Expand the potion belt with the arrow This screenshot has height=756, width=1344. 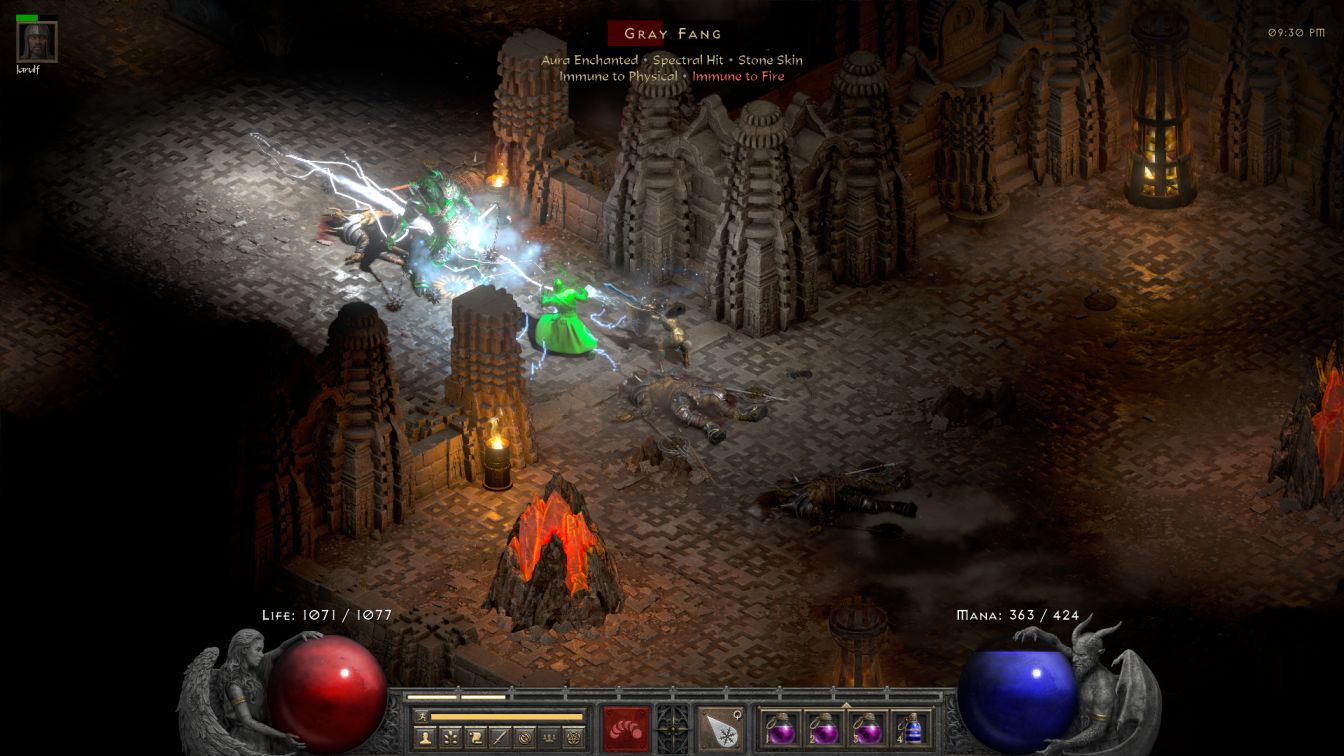(x=846, y=704)
